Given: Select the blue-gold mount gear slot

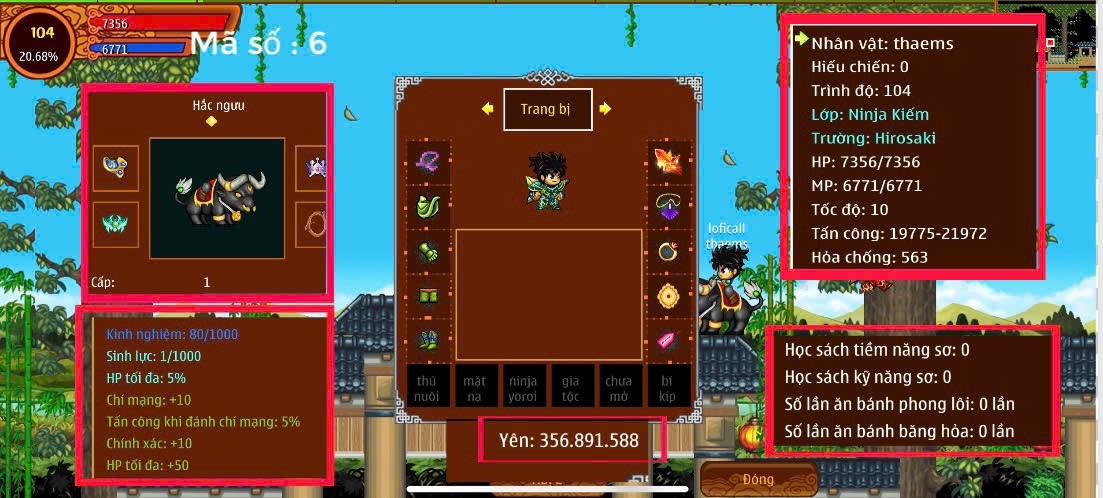Looking at the screenshot, I should coord(115,168).
